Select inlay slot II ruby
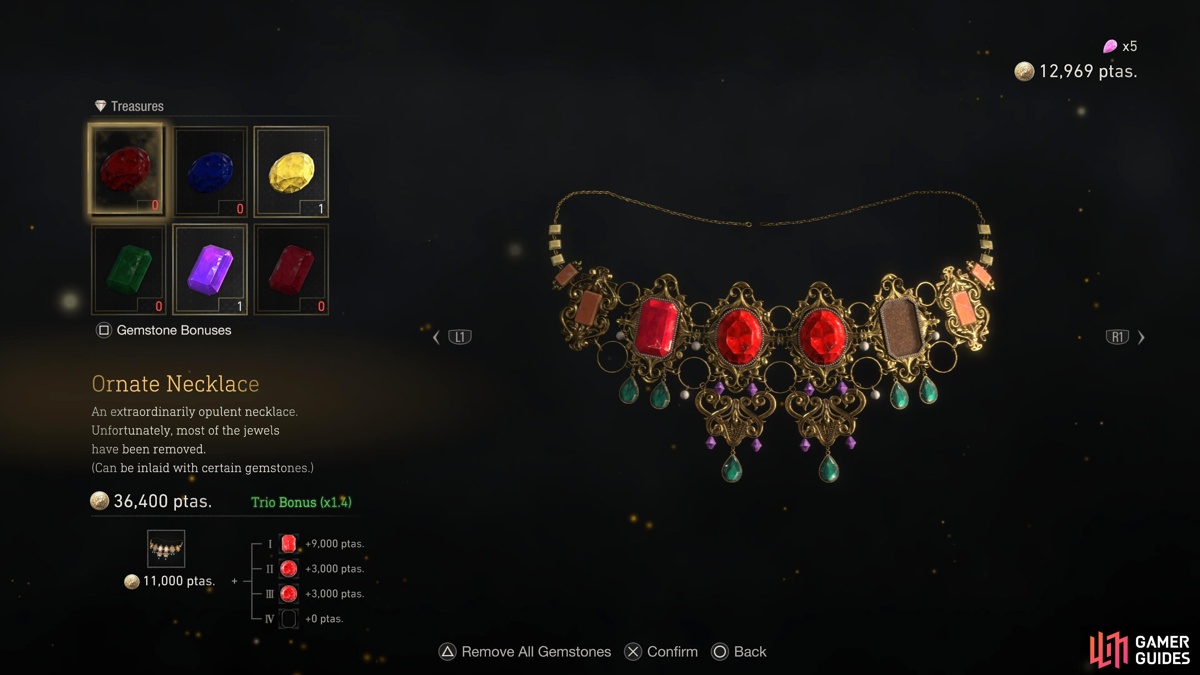This screenshot has width=1200, height=675. tap(288, 569)
